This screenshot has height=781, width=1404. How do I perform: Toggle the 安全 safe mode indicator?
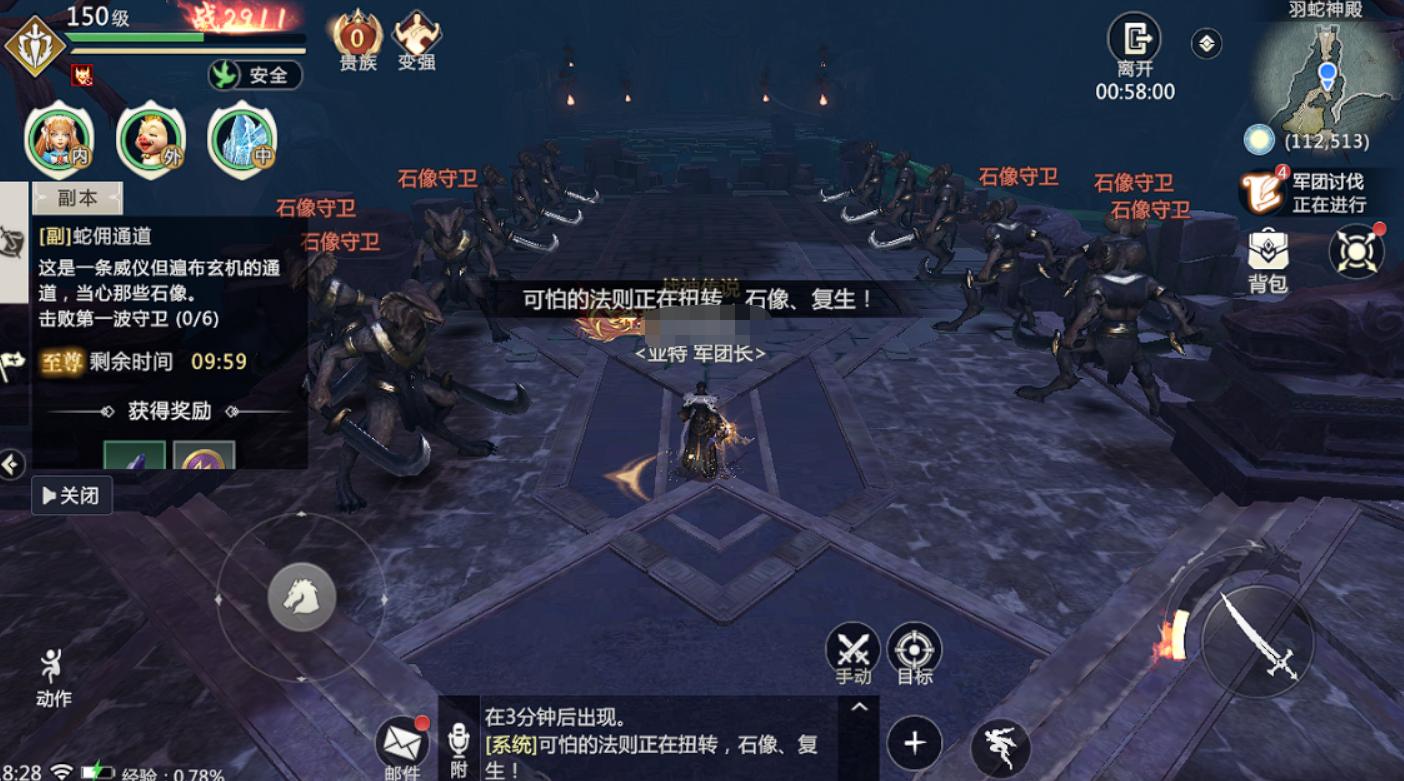tap(257, 75)
